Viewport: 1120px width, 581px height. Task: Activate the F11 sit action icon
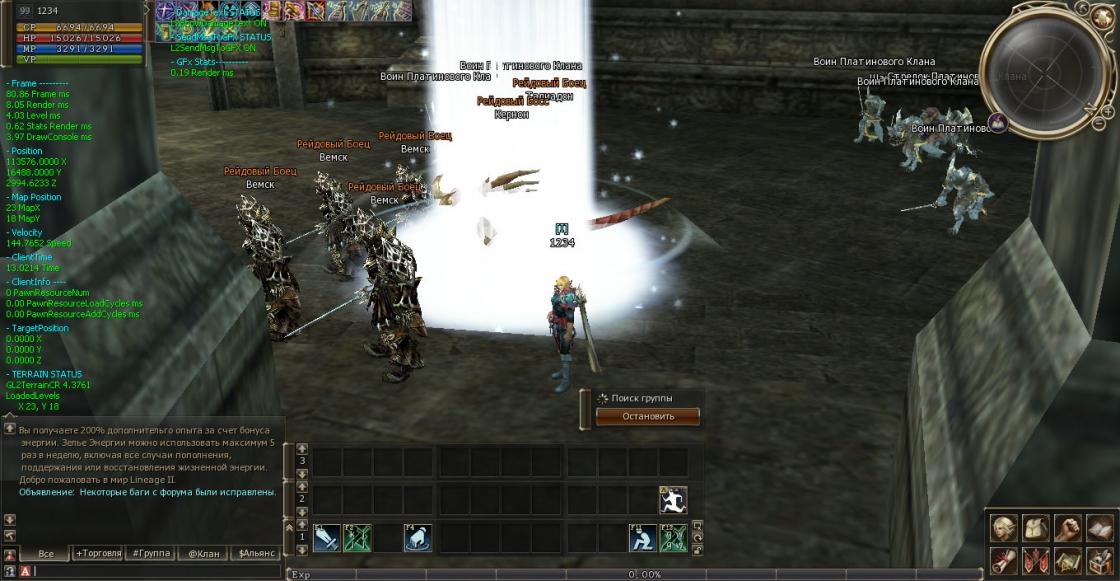click(x=642, y=538)
